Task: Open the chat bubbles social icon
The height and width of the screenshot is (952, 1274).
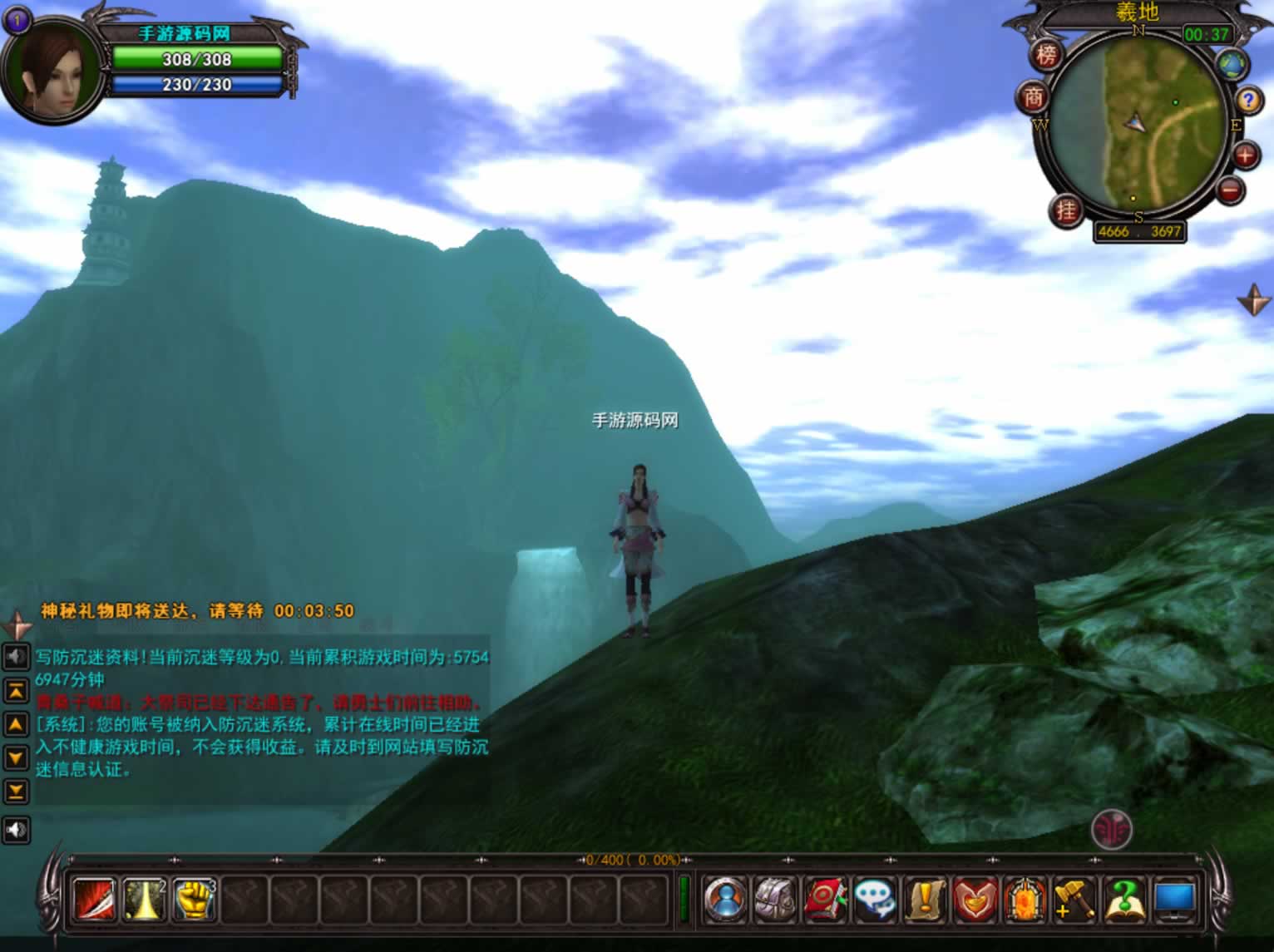Action: pyautogui.click(x=876, y=900)
